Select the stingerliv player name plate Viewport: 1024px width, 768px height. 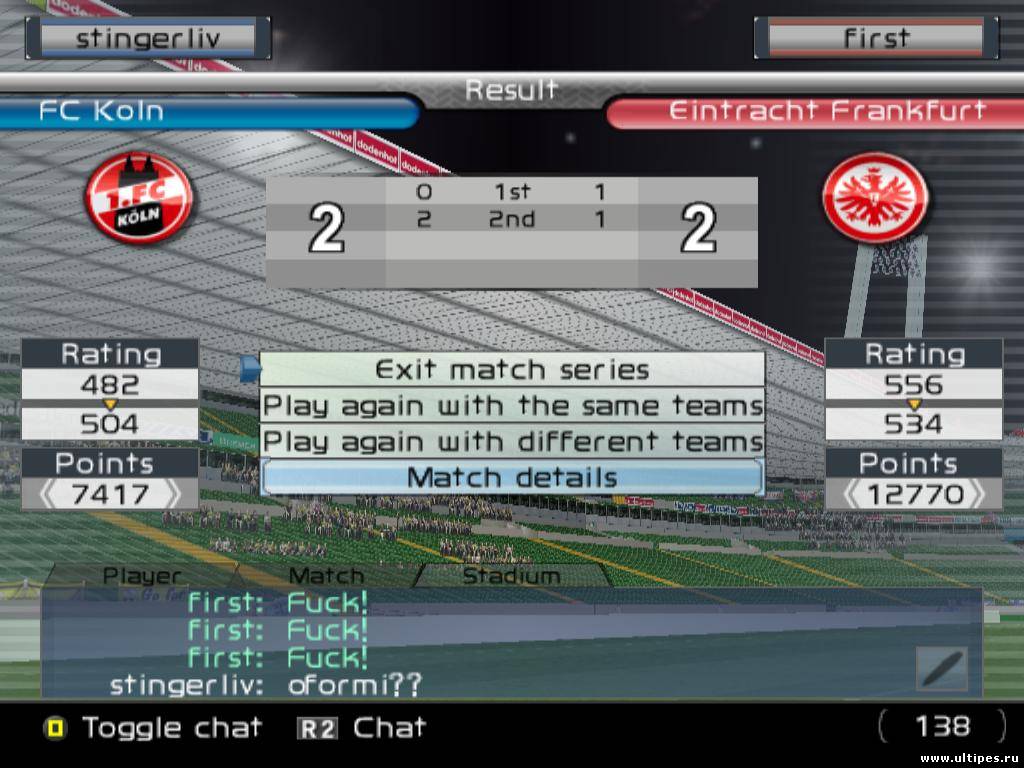[148, 39]
